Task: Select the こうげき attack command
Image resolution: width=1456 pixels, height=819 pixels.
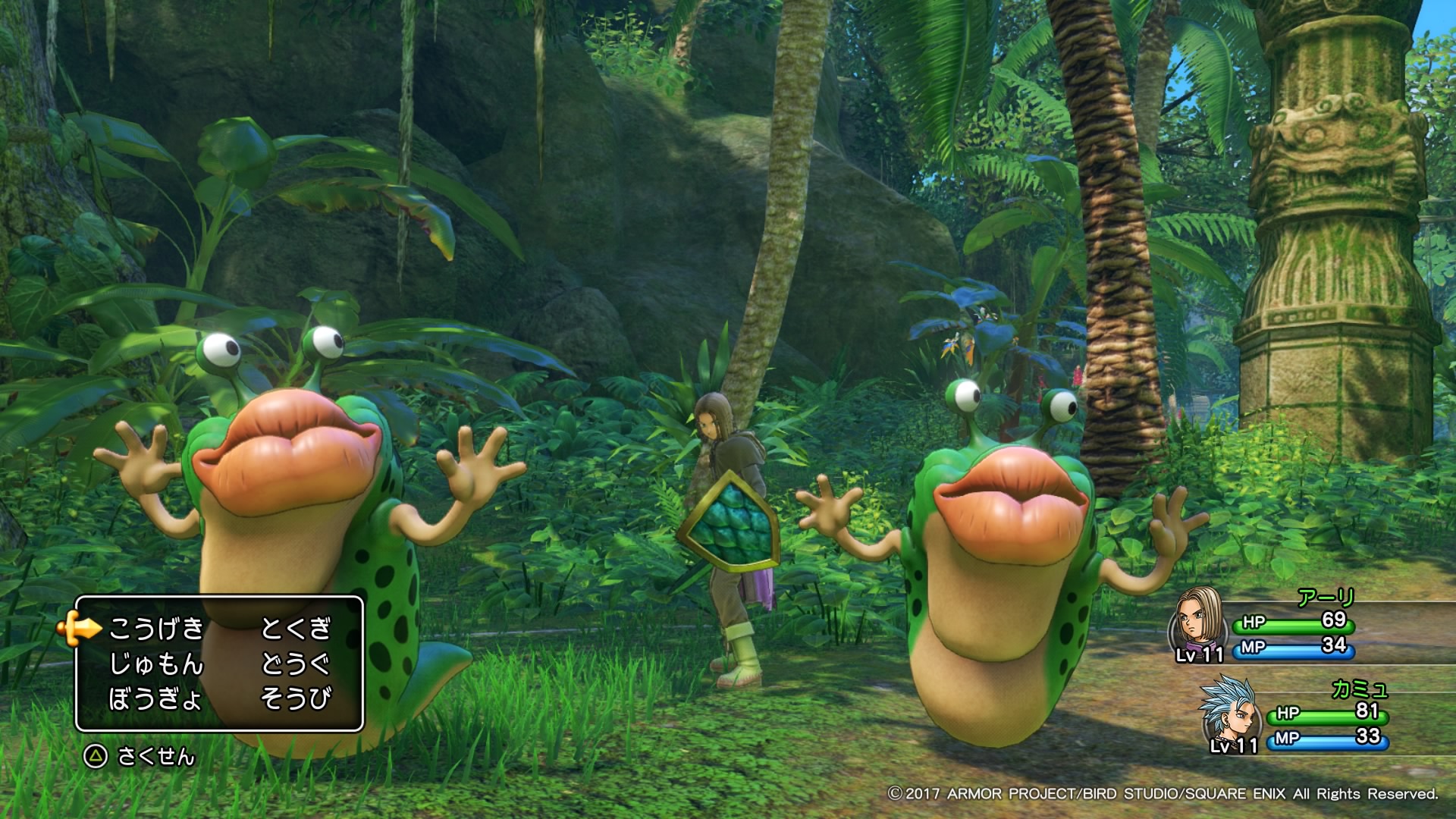Action: [x=157, y=629]
